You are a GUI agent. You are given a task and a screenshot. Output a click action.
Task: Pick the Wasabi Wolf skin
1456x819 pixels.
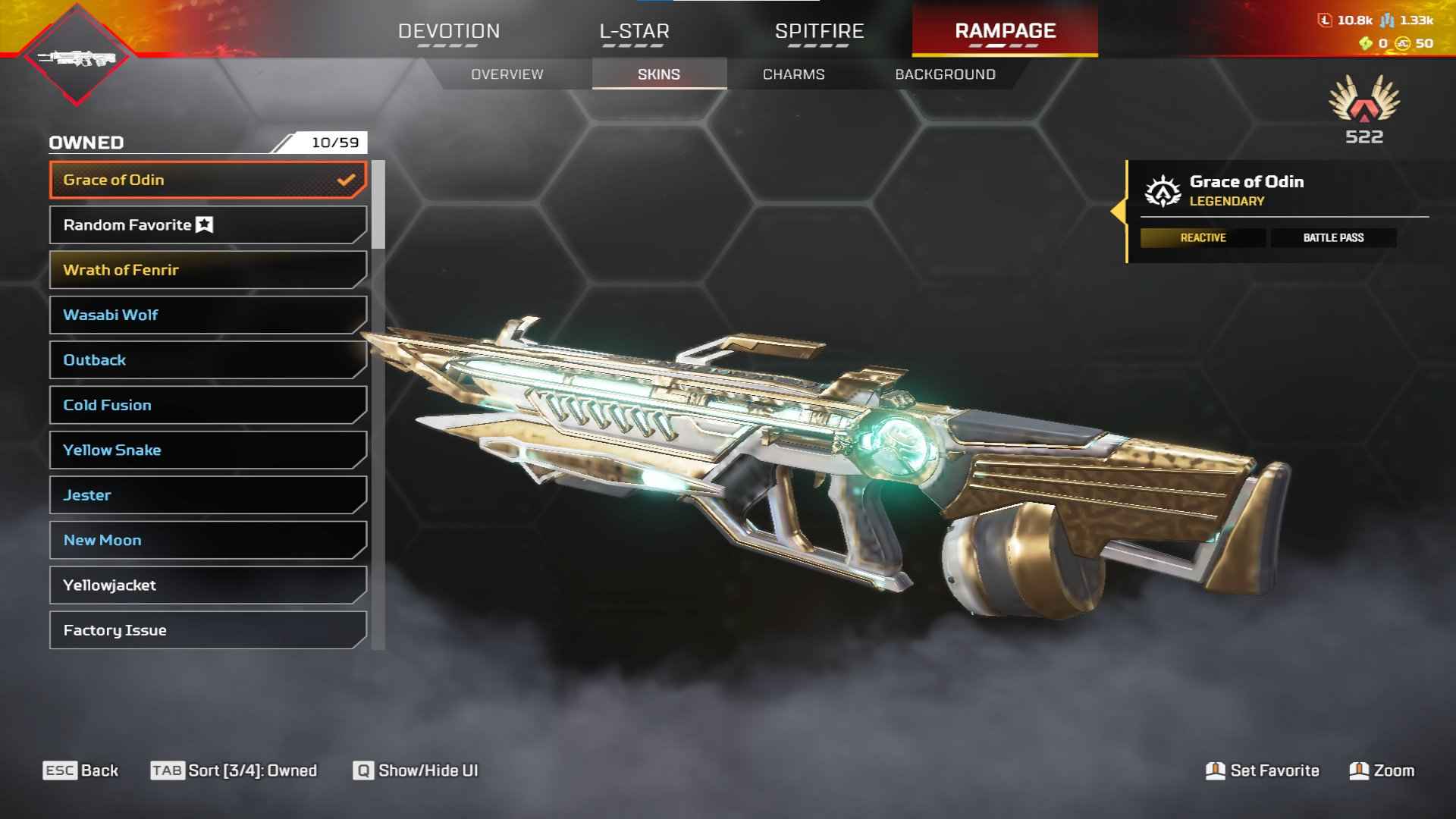[208, 315]
